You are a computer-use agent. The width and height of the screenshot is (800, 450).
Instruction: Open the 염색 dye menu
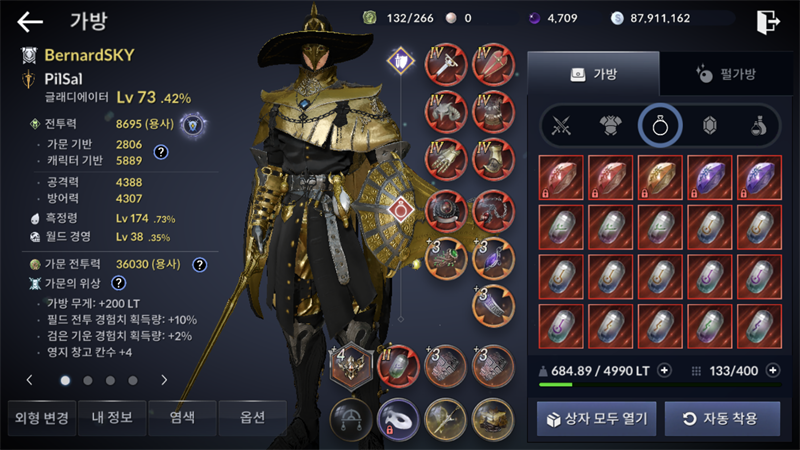(x=181, y=417)
